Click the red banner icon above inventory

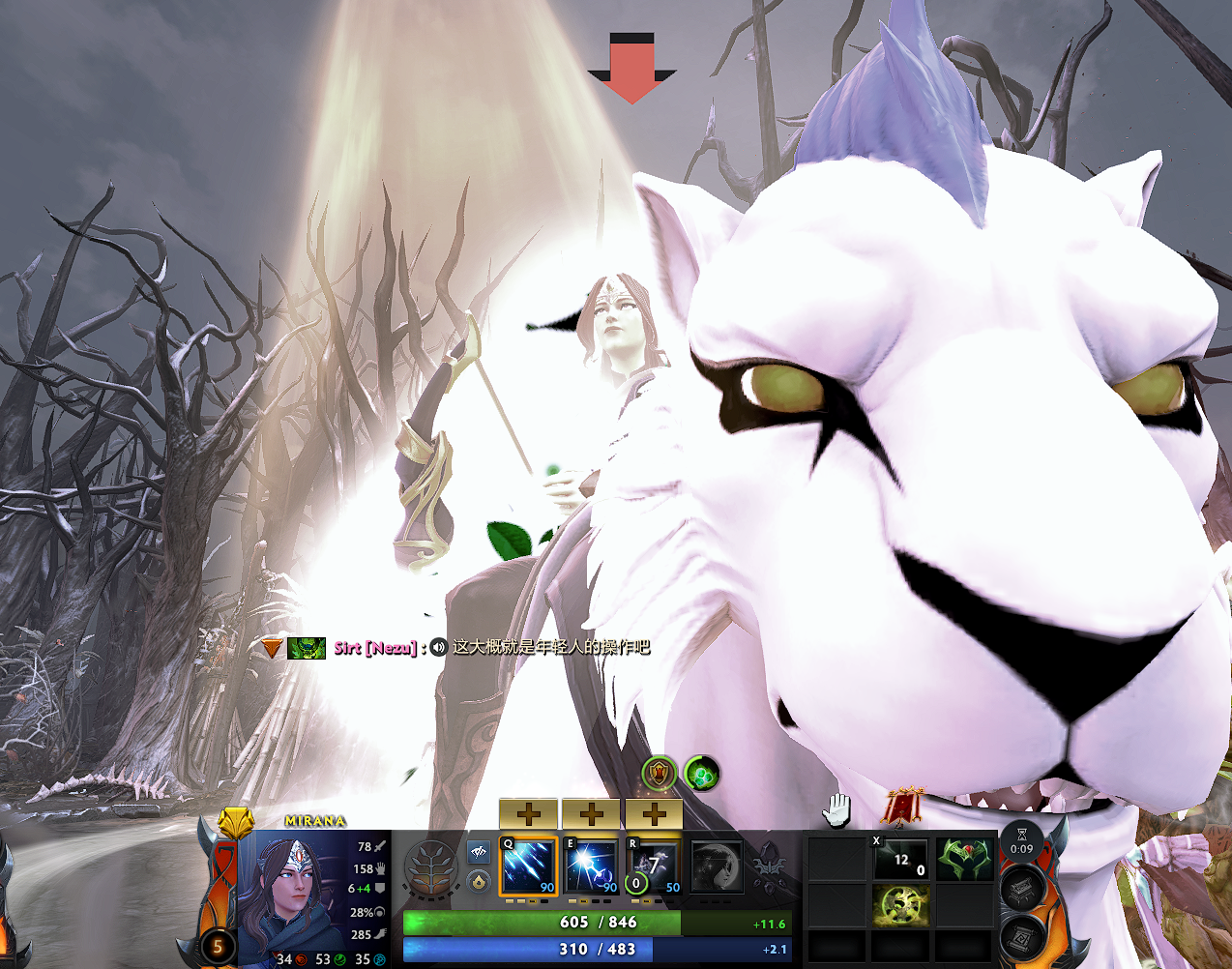coord(902,807)
